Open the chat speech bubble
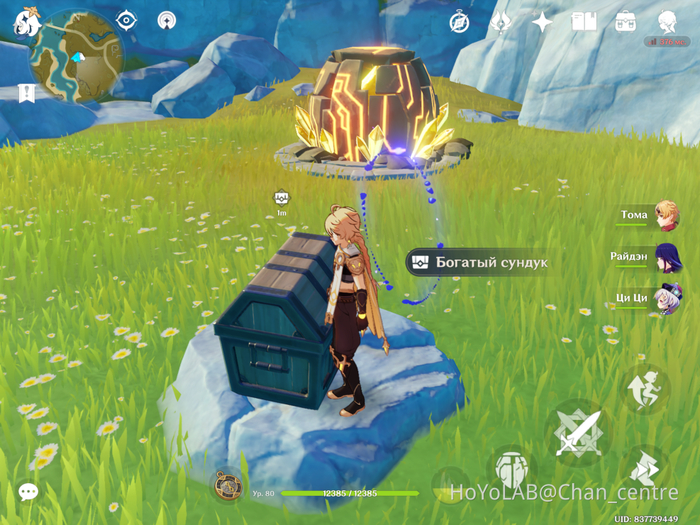Screen dimensions: 700x525 (28, 491)
